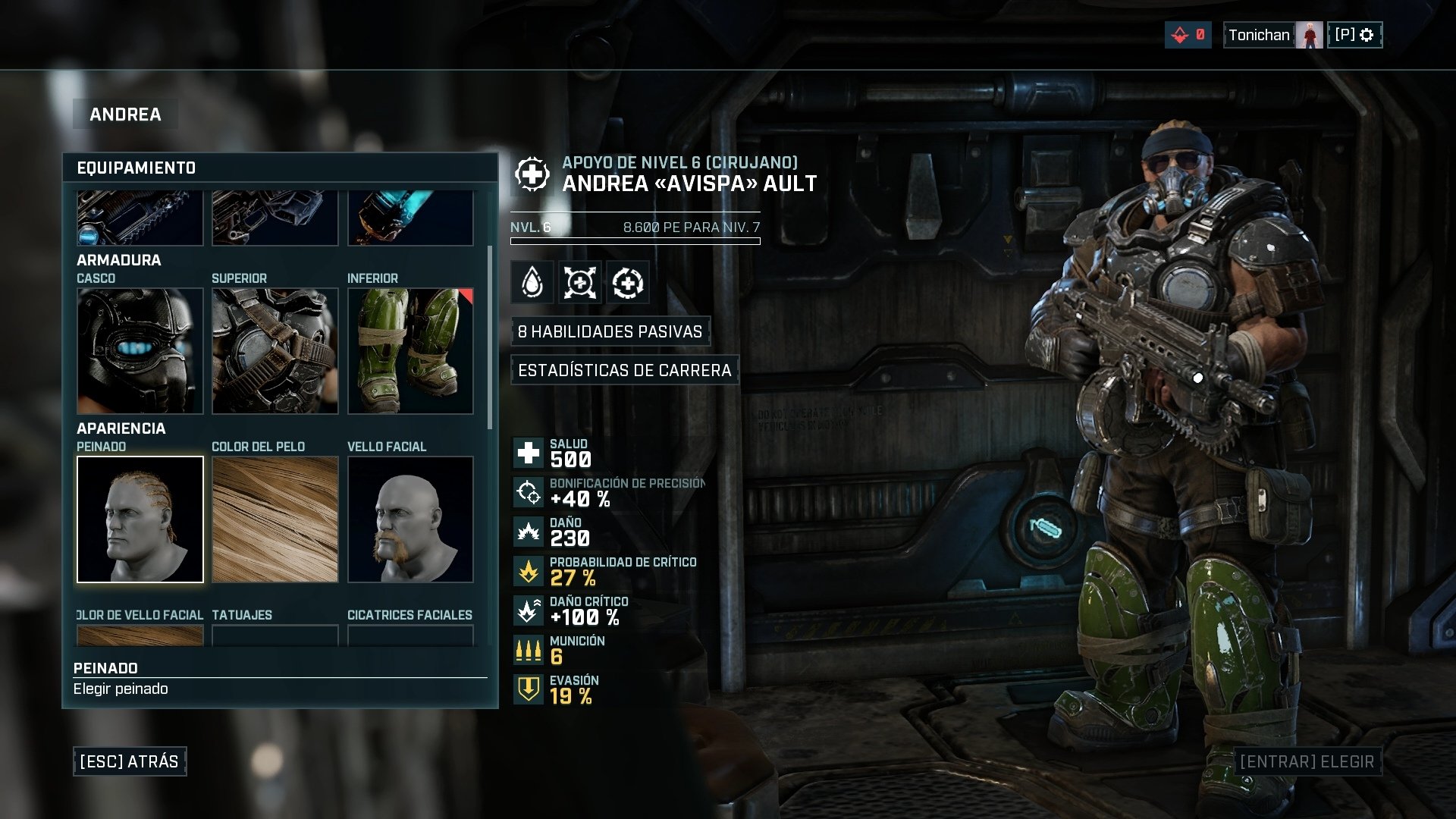The width and height of the screenshot is (1456, 819).
Task: Select the Casco helmet armor slot
Action: [x=140, y=351]
